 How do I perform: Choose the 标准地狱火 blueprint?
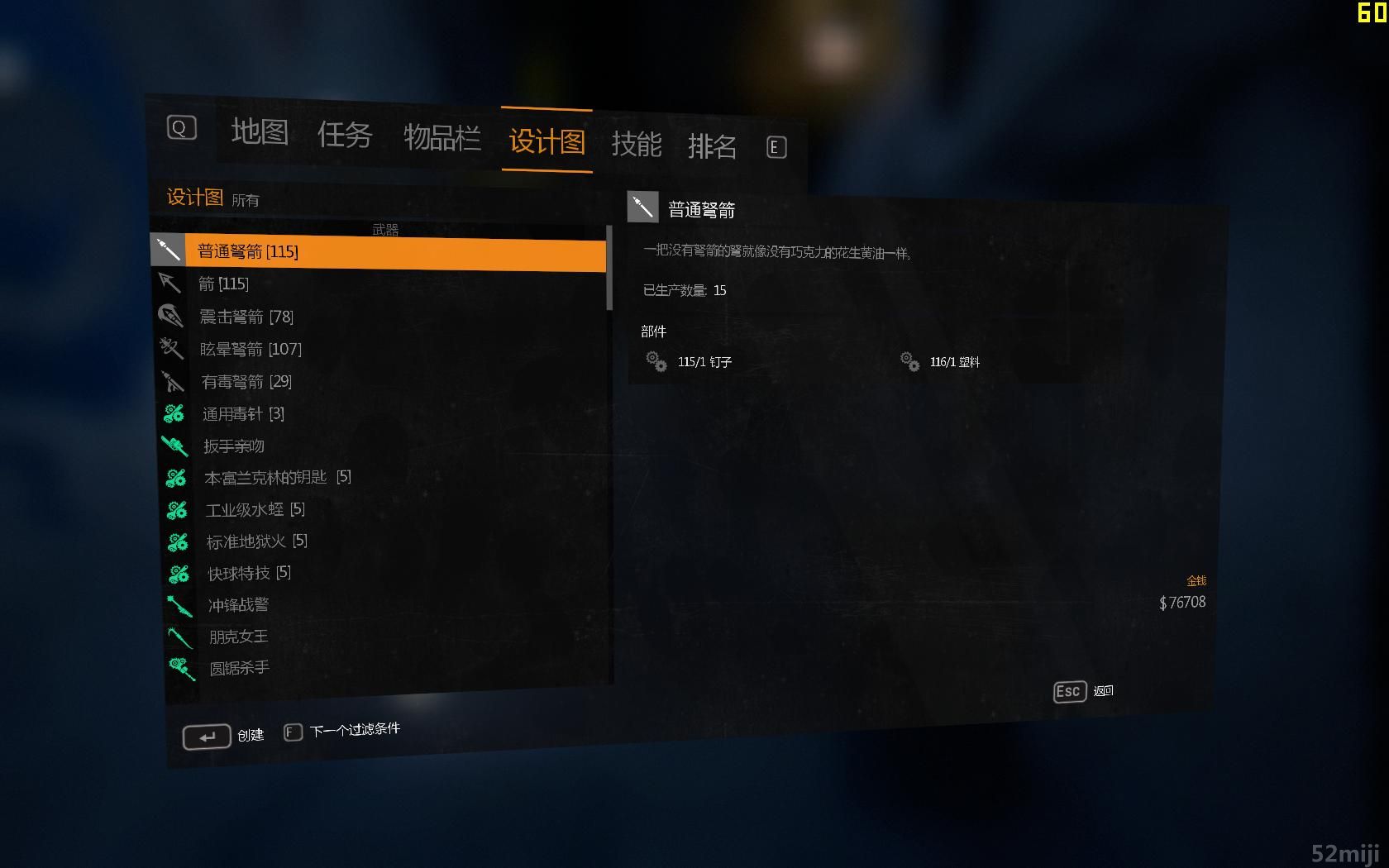tap(256, 541)
